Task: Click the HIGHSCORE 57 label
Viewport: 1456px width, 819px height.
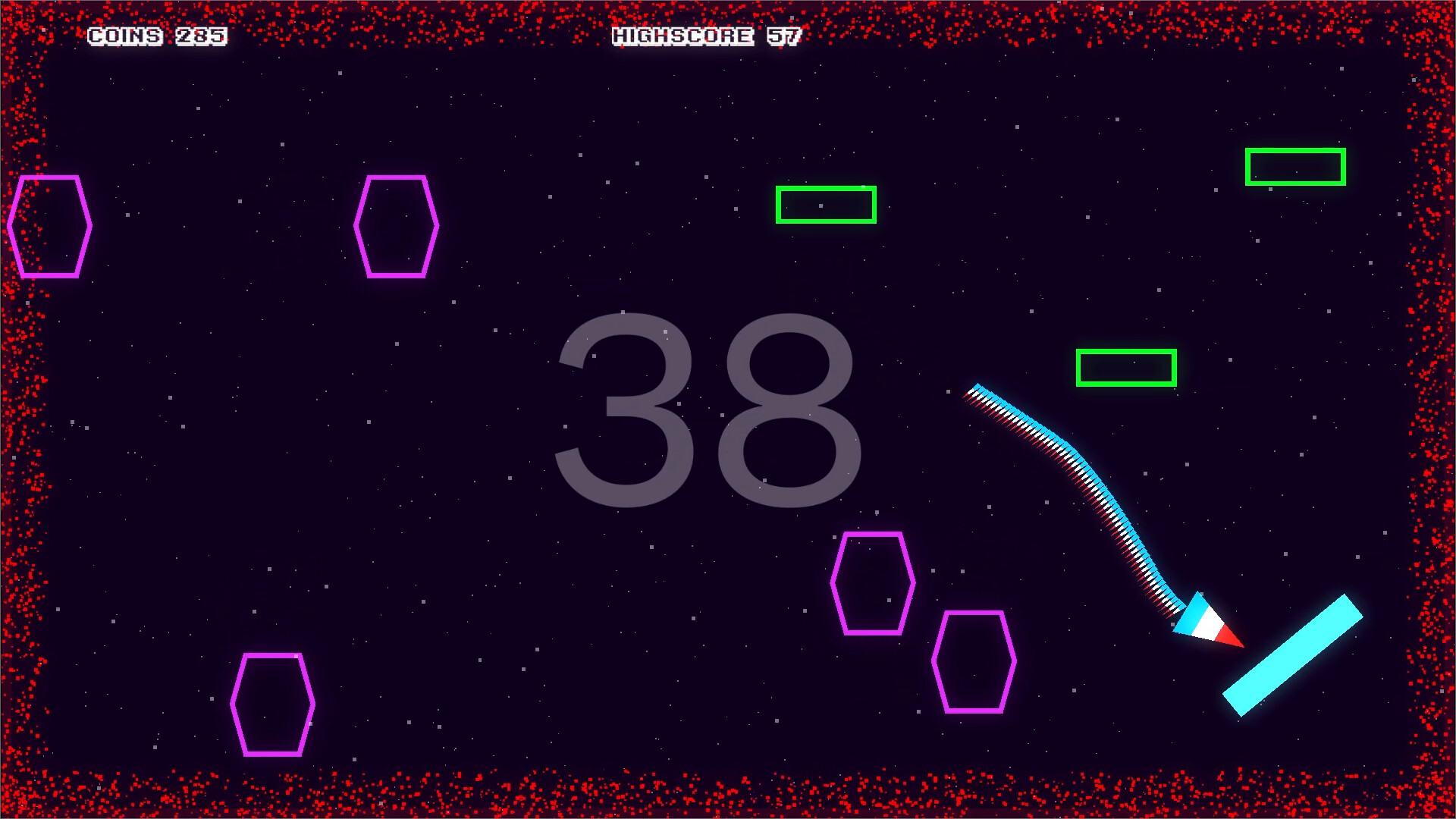Action: [705, 35]
